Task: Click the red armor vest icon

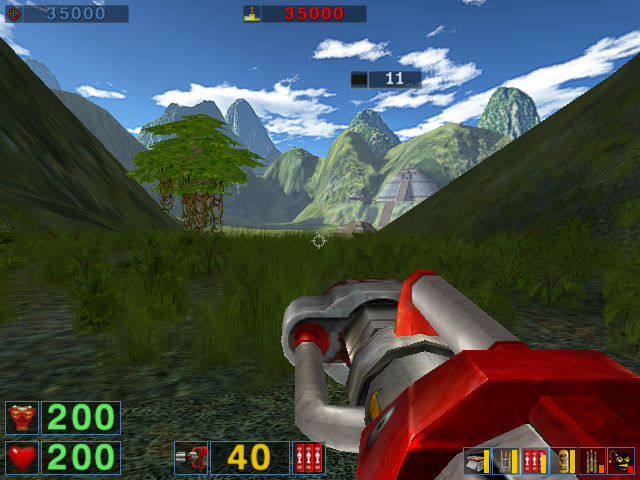Action: 21,417
